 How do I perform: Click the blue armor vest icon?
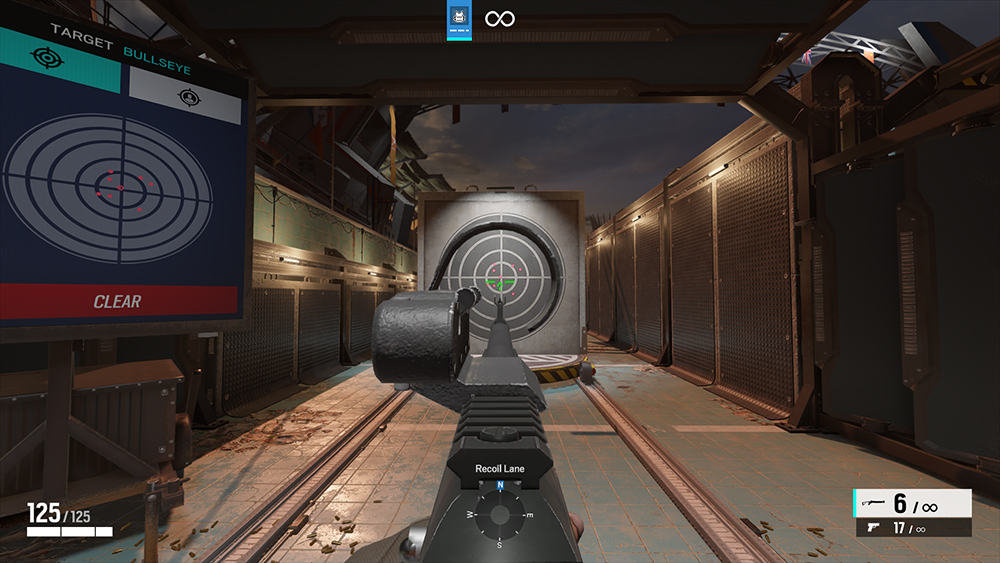pyautogui.click(x=459, y=19)
